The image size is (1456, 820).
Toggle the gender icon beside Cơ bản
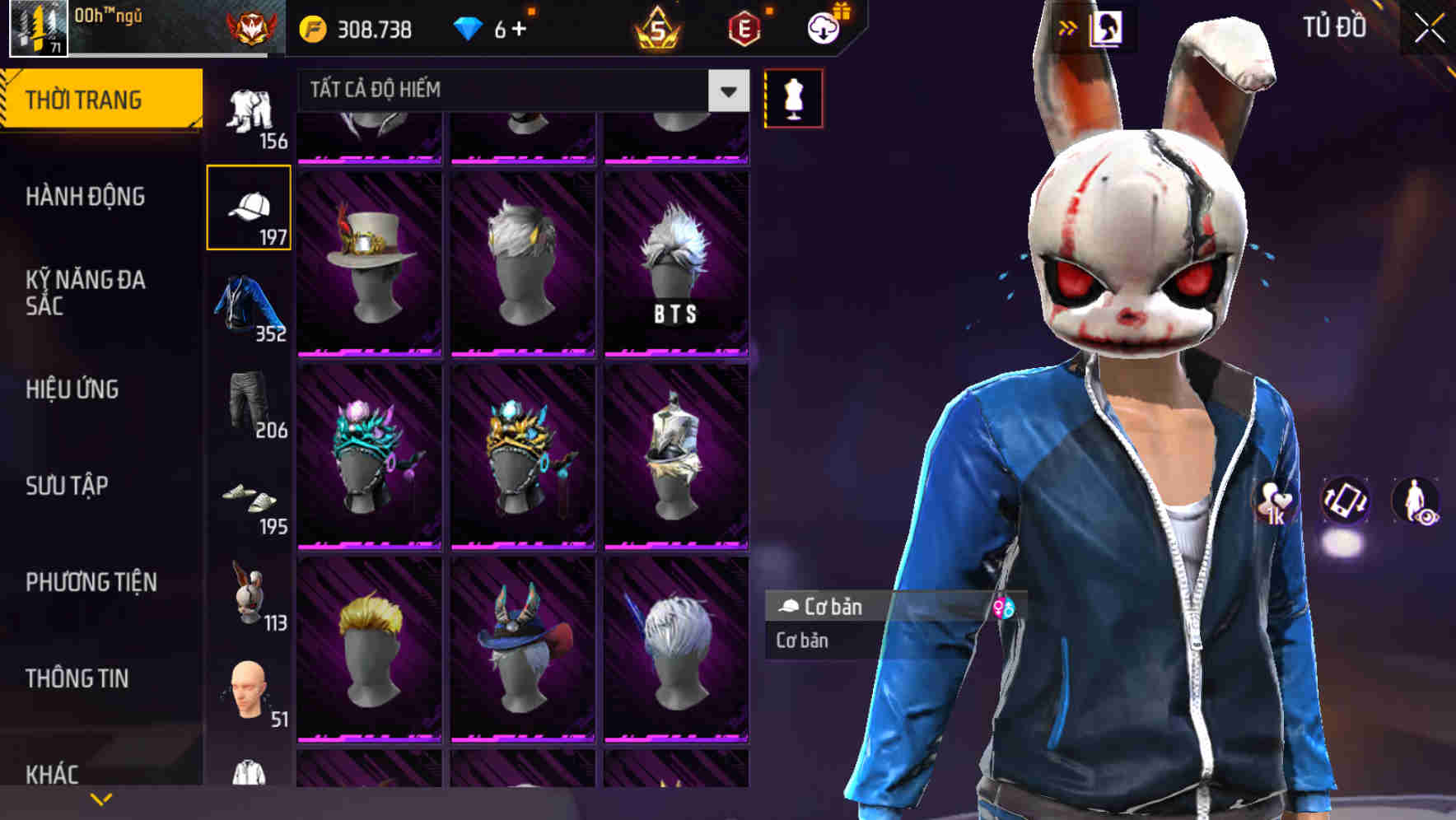click(1005, 608)
